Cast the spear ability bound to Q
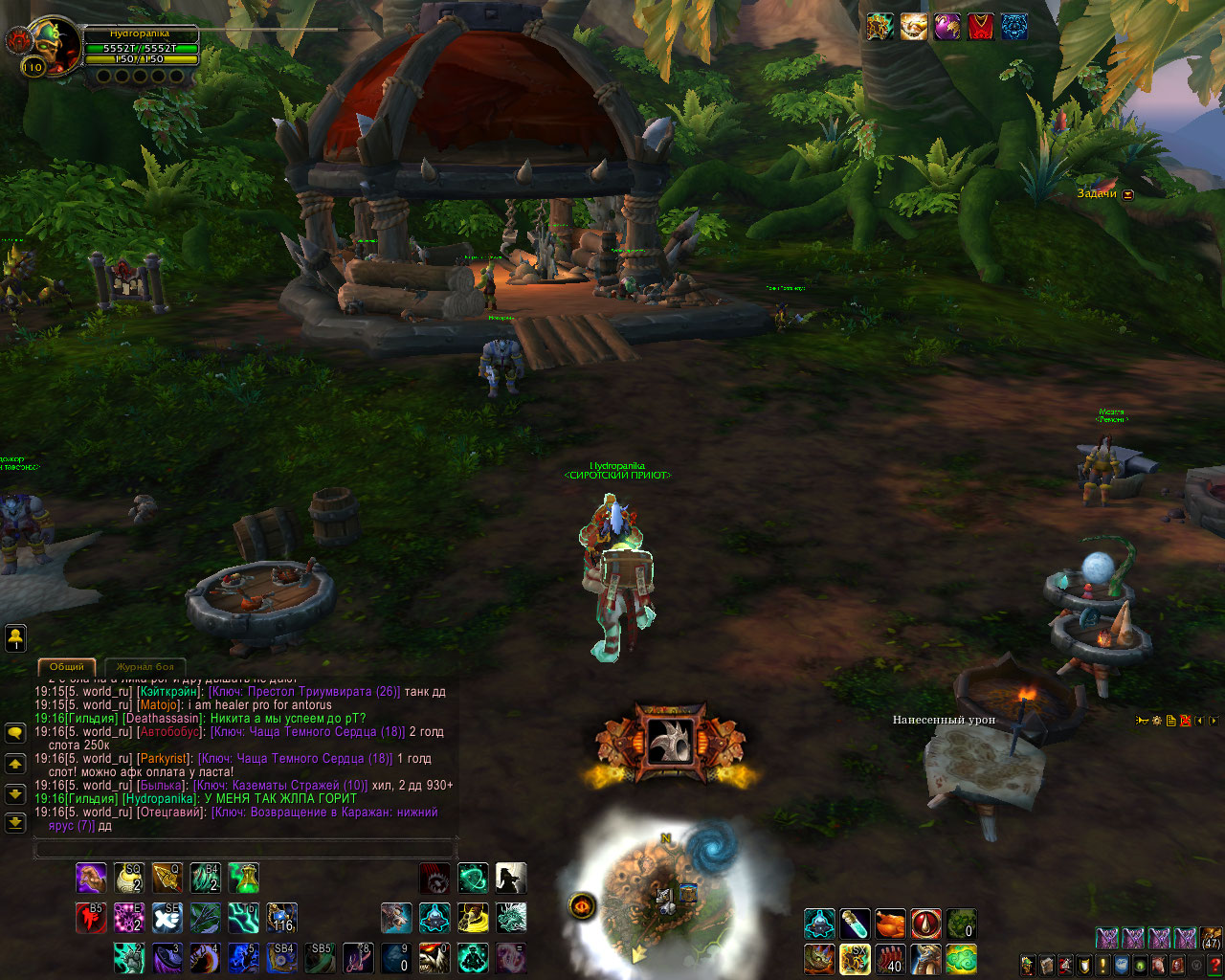The image size is (1225, 980). click(167, 878)
